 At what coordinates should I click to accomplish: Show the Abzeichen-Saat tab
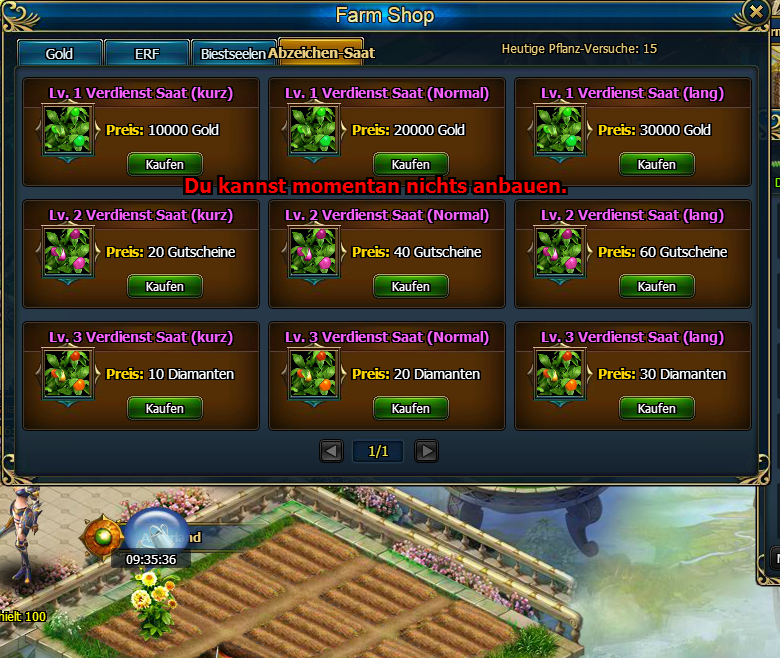pyautogui.click(x=320, y=53)
